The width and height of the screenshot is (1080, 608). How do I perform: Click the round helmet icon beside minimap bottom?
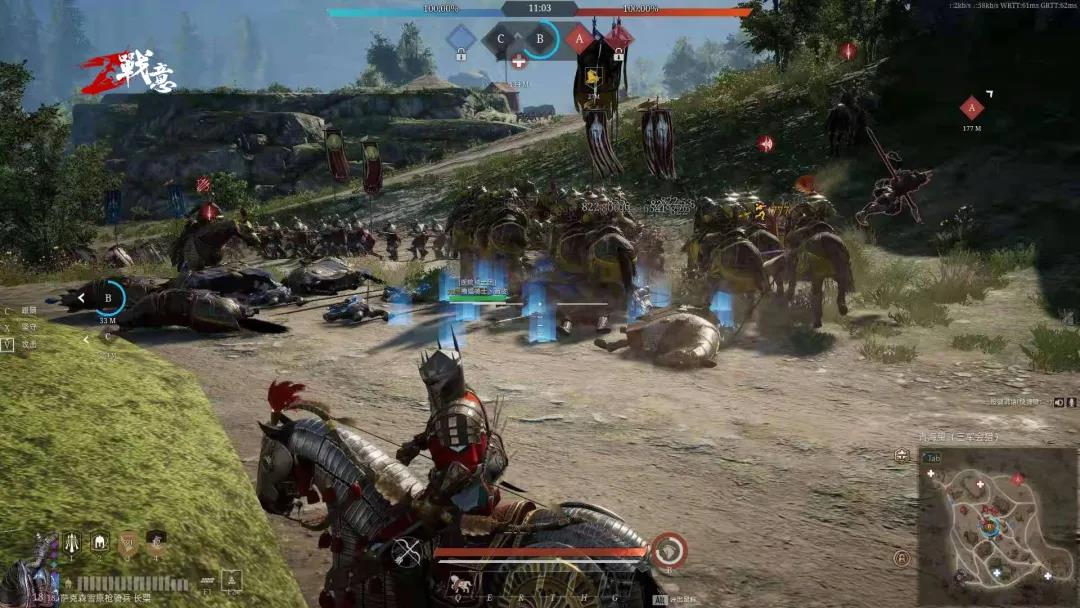[902, 559]
